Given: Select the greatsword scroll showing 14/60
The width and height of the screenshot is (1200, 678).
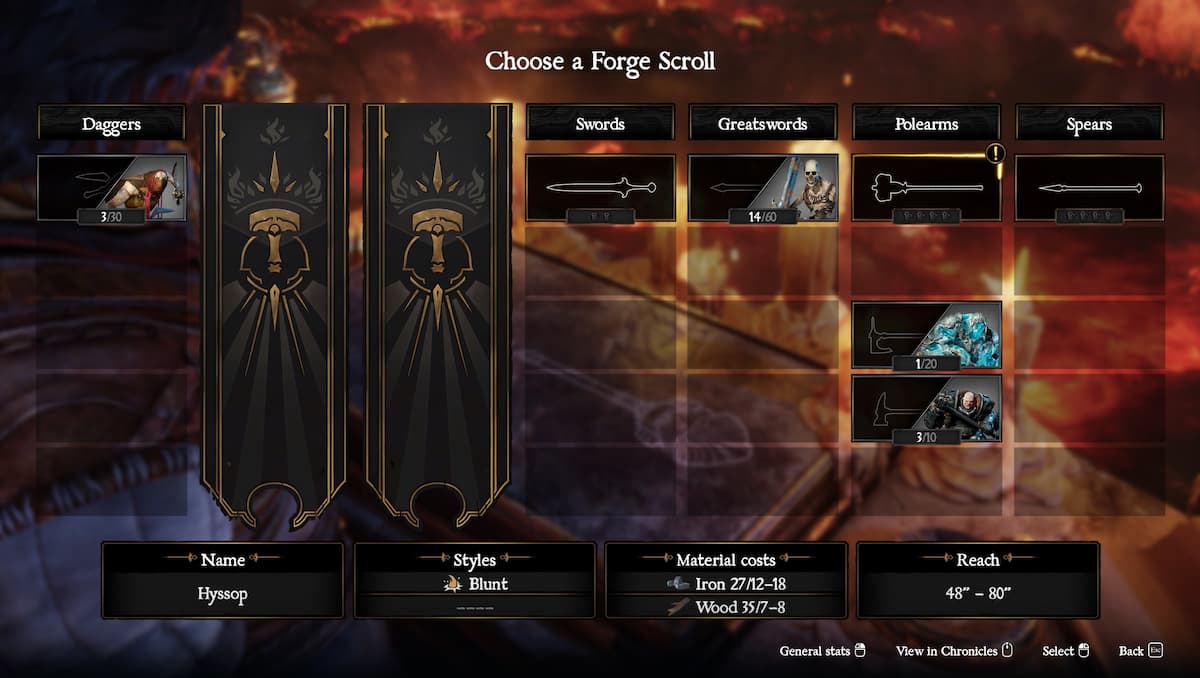Looking at the screenshot, I should [x=763, y=188].
